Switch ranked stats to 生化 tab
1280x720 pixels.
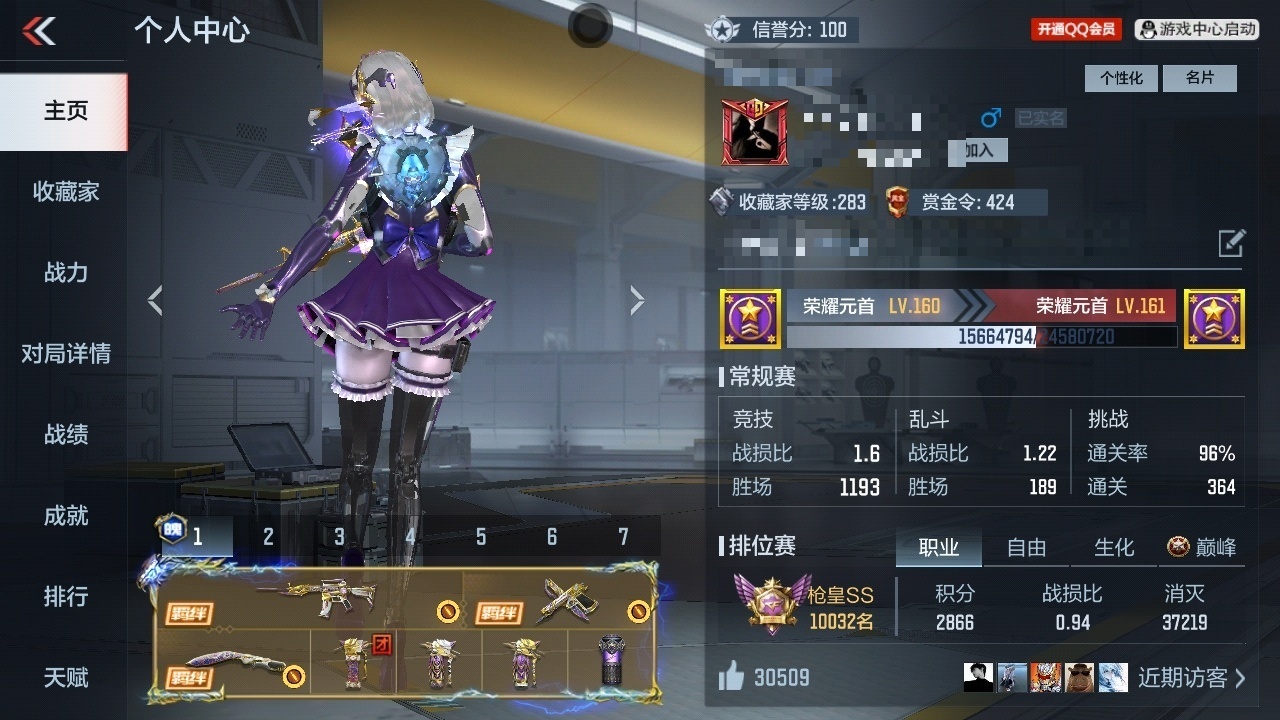click(x=1113, y=548)
